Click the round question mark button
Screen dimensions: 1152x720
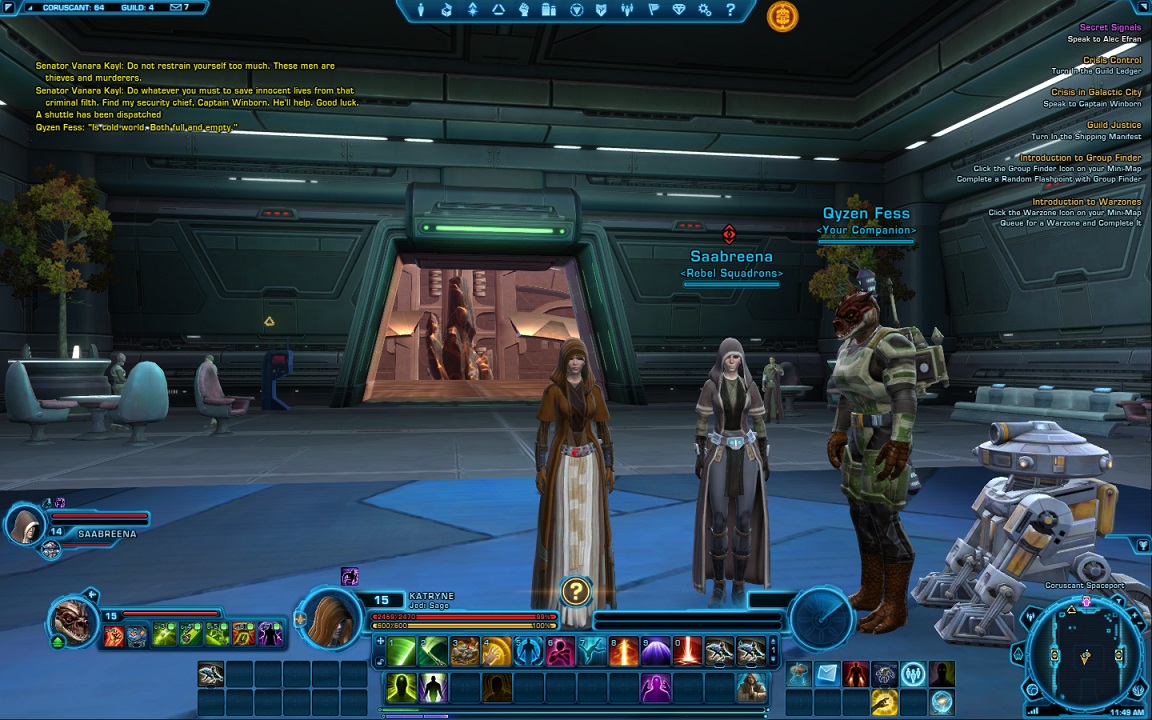[576, 591]
